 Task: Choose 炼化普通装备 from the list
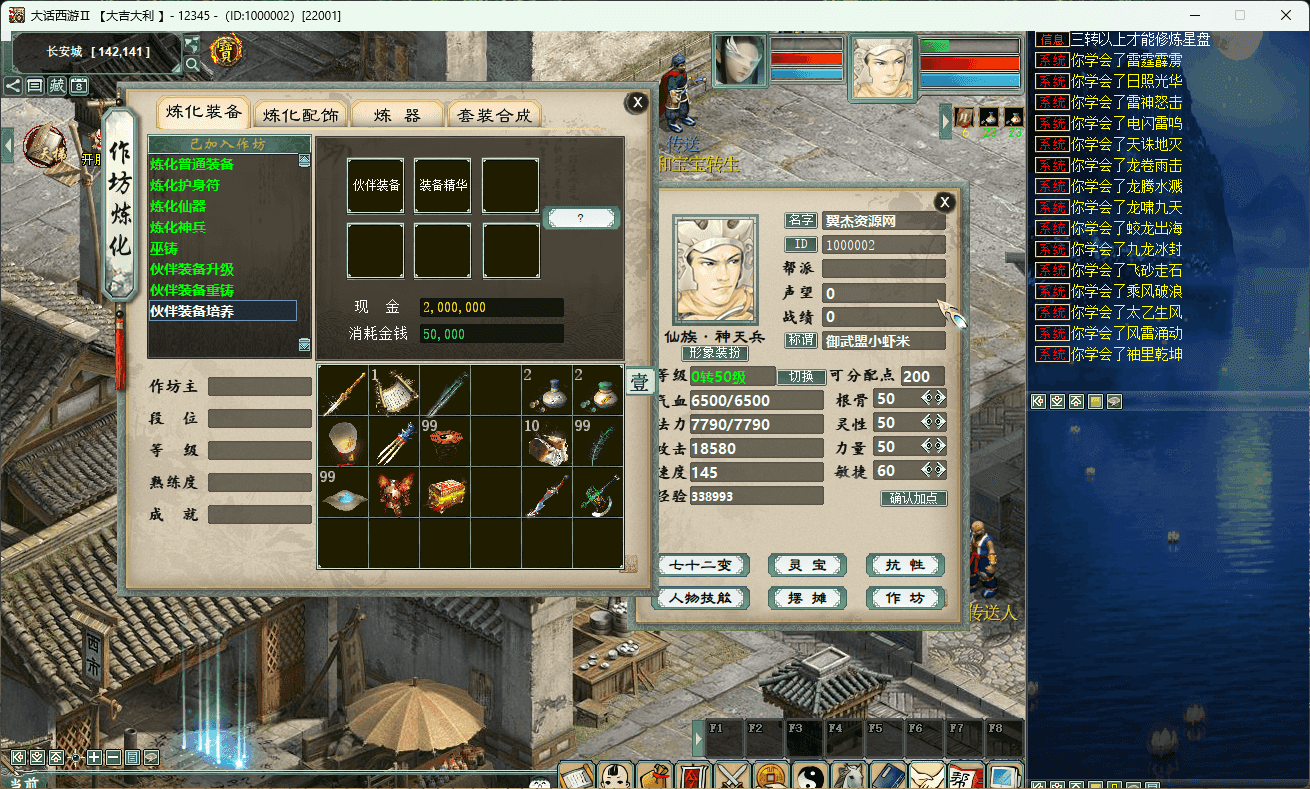click(x=192, y=164)
